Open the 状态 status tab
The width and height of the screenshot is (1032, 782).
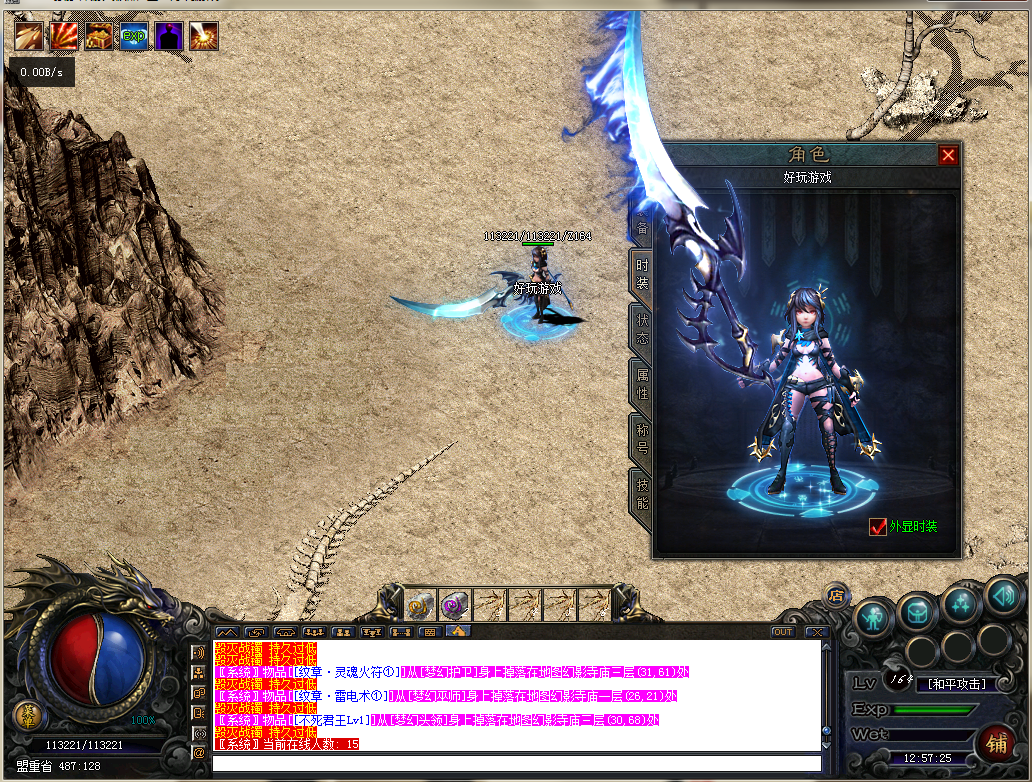[641, 330]
